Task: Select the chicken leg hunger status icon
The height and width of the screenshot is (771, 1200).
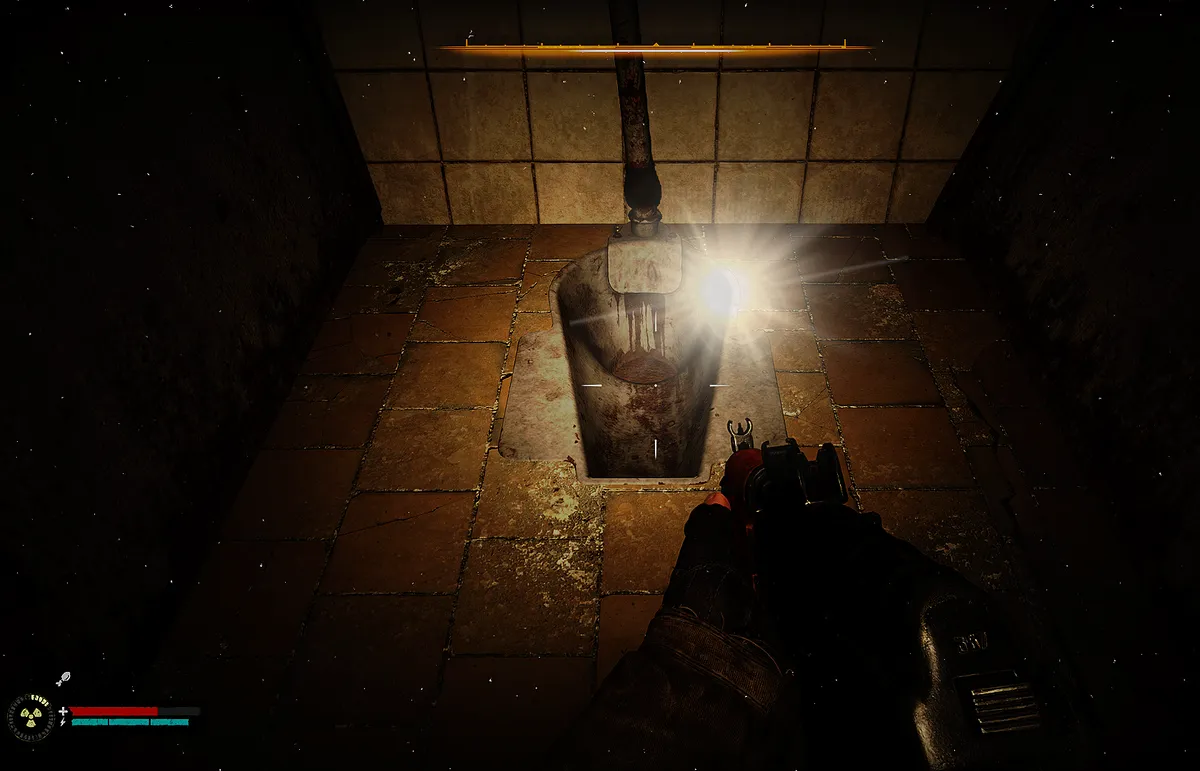Action: [x=61, y=679]
